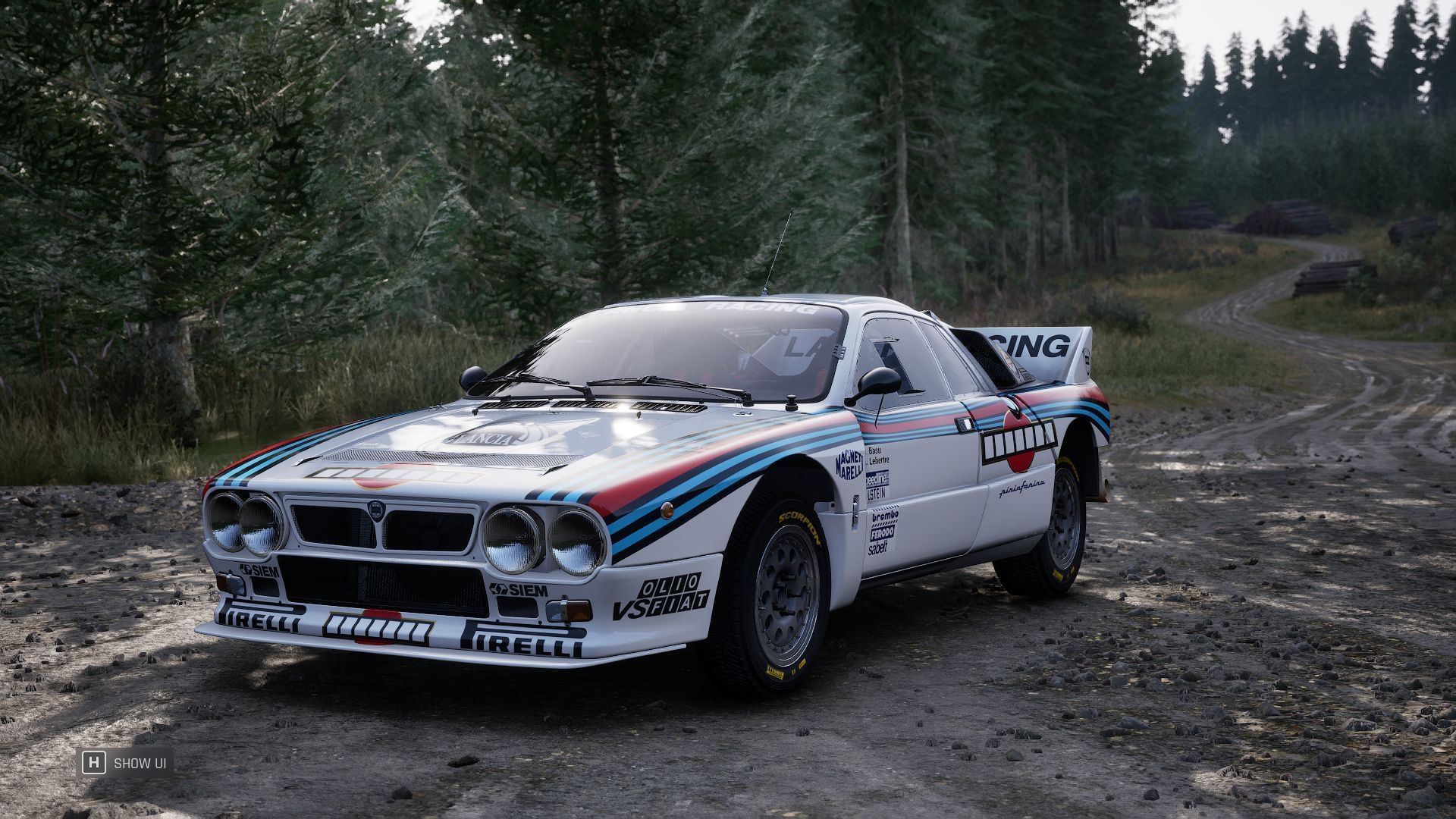1456x819 pixels.
Task: Click the brembo sponsor decal
Action: tap(886, 516)
